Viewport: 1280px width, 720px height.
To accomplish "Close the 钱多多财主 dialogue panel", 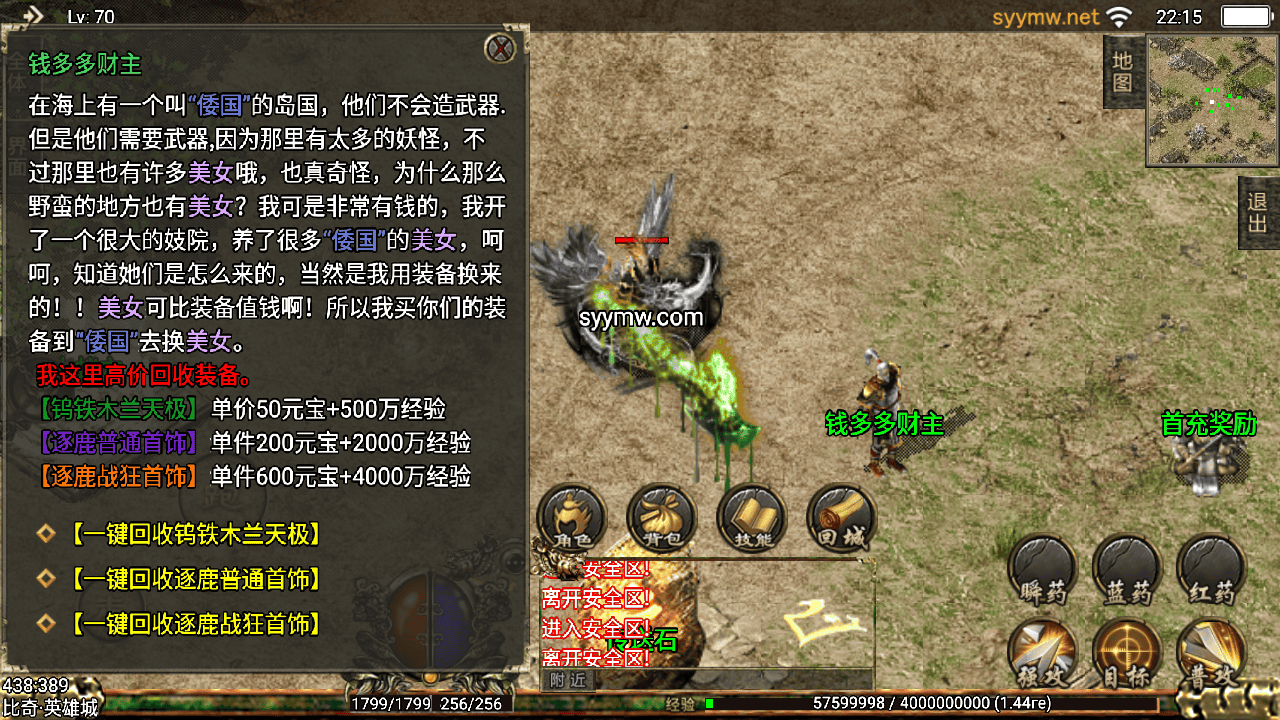I will click(x=499, y=48).
